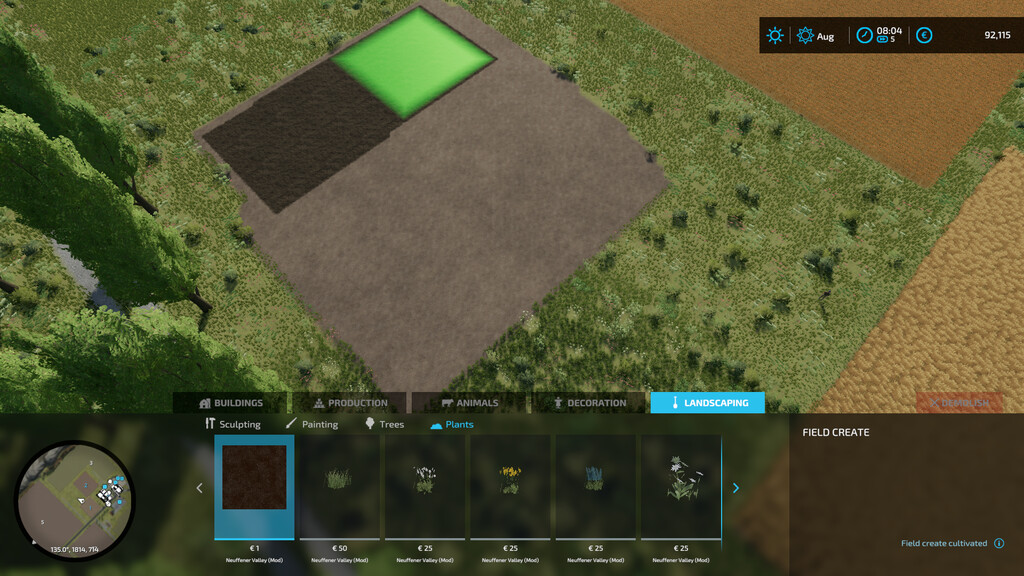Choose the Sculpting sub-category
Screen dimensions: 1024x576
point(233,424)
